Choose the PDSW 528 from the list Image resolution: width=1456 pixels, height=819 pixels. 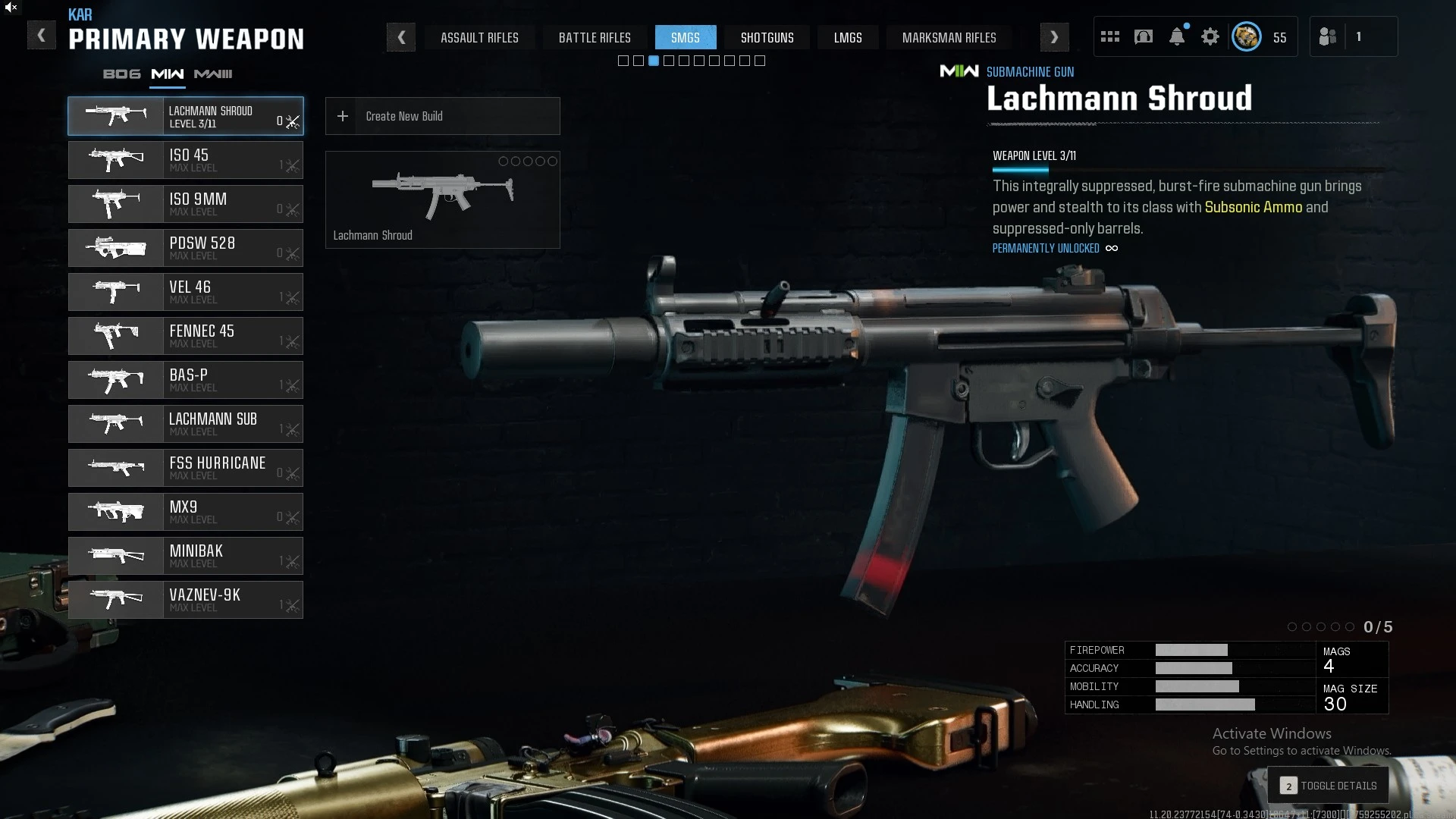tap(186, 248)
